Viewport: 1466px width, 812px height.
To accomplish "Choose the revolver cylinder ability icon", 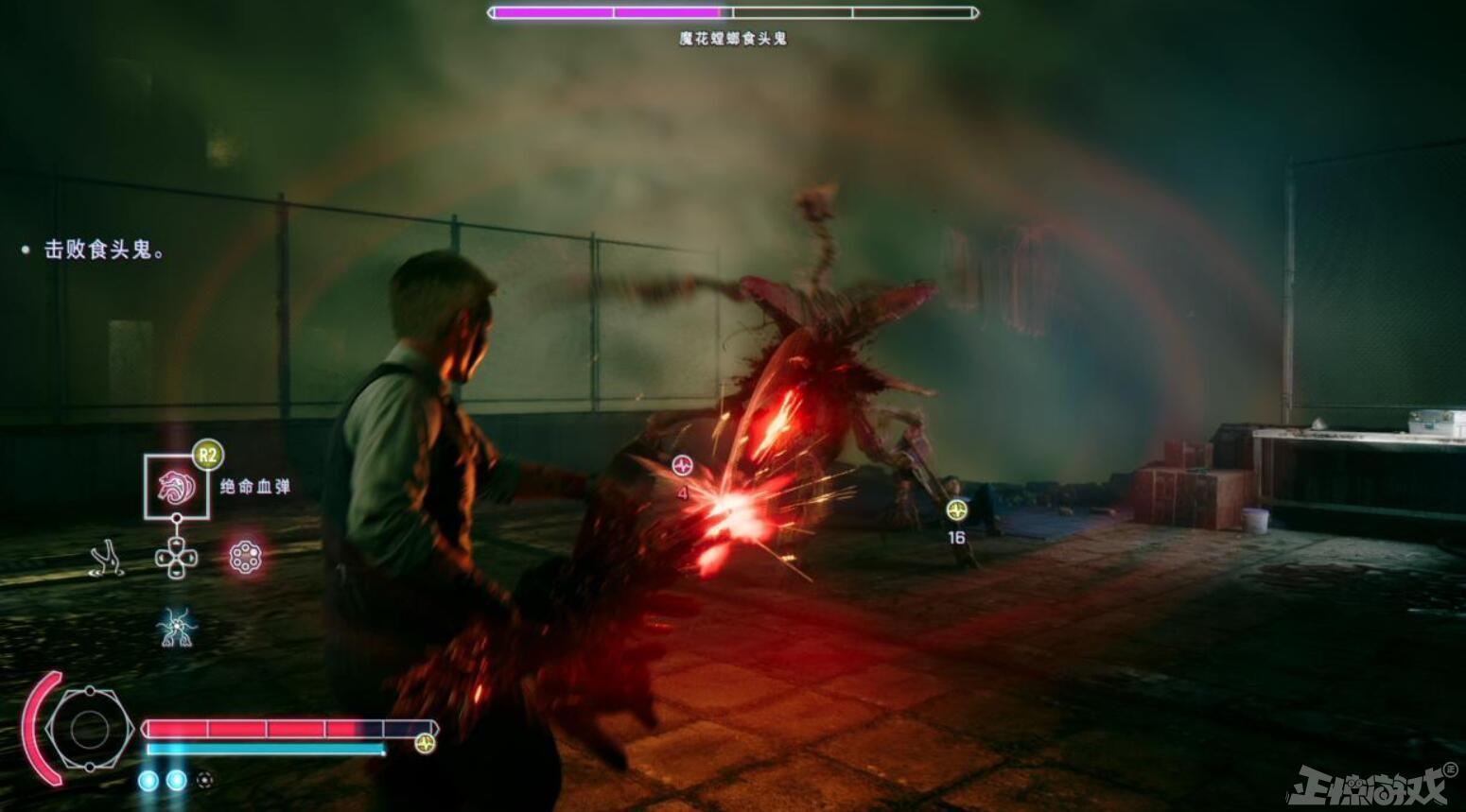I will 245,557.
